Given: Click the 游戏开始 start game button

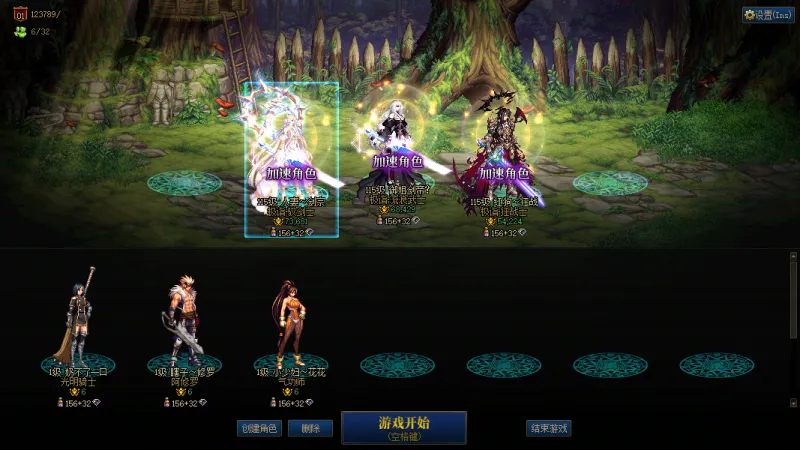Looking at the screenshot, I should (x=404, y=427).
